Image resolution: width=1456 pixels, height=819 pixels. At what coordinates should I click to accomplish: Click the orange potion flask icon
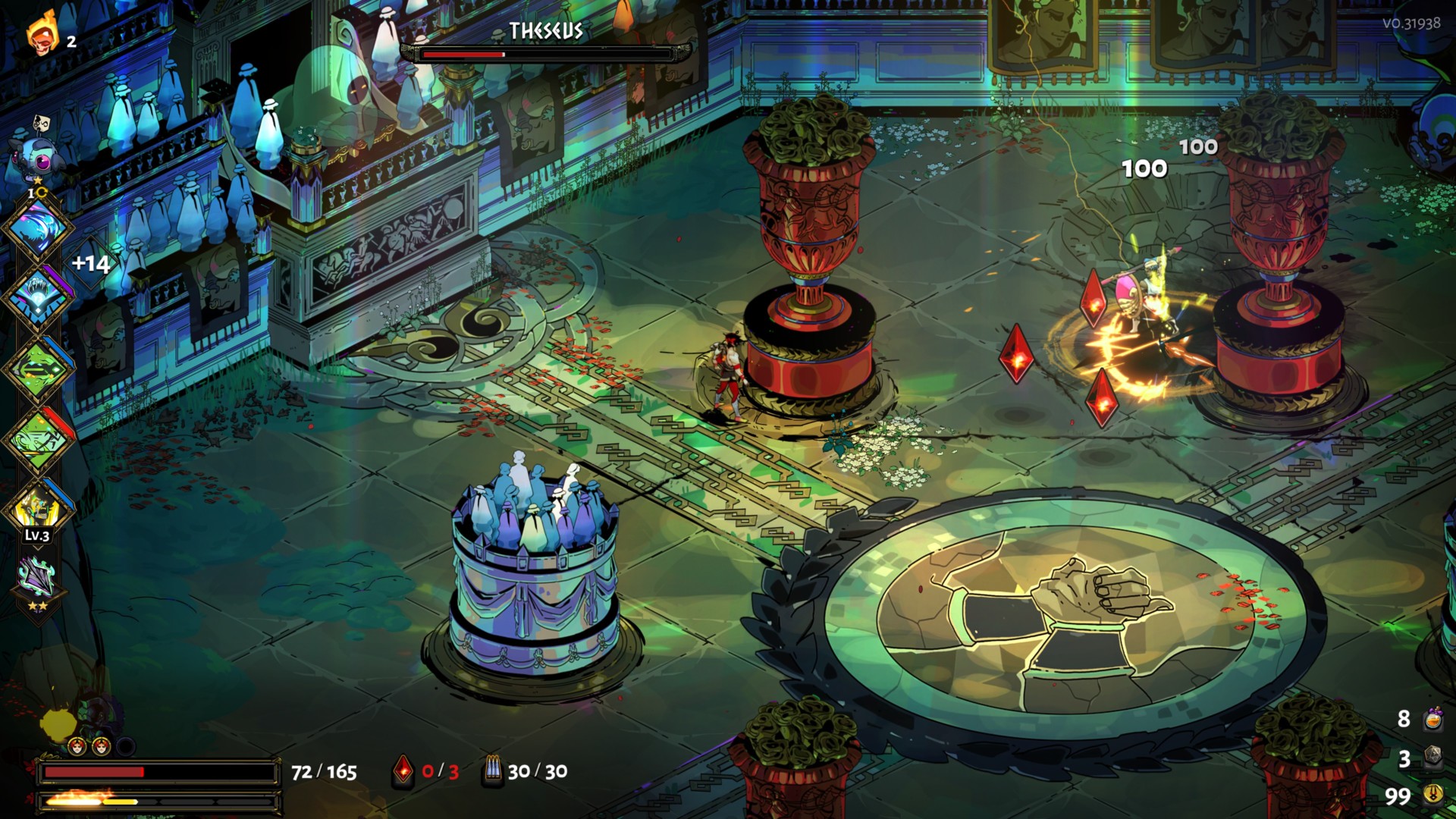[1433, 718]
